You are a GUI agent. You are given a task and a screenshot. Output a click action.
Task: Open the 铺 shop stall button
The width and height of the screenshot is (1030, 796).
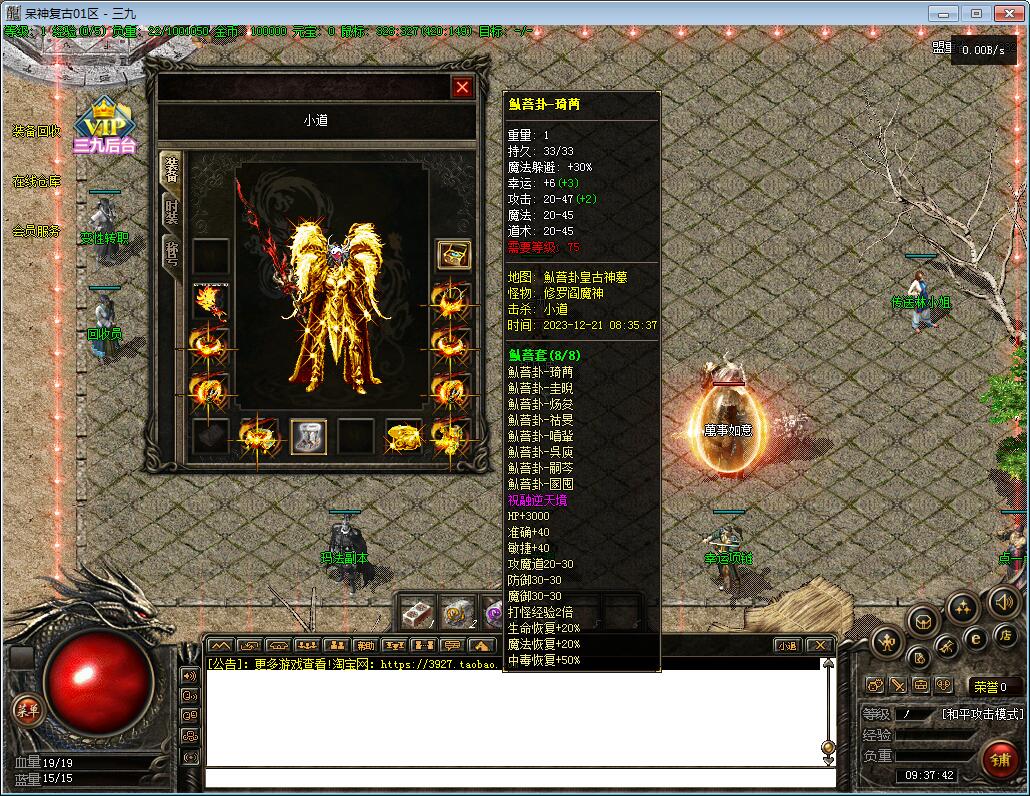999,759
